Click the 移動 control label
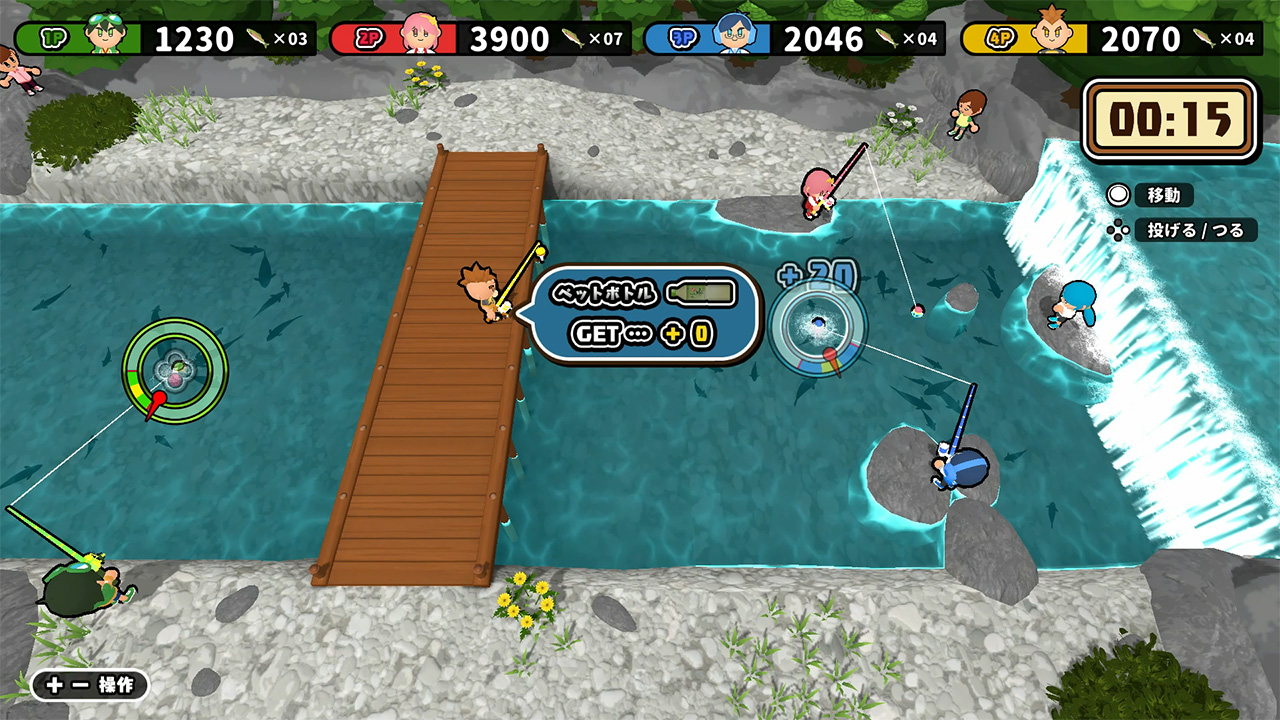 pyautogui.click(x=1165, y=195)
